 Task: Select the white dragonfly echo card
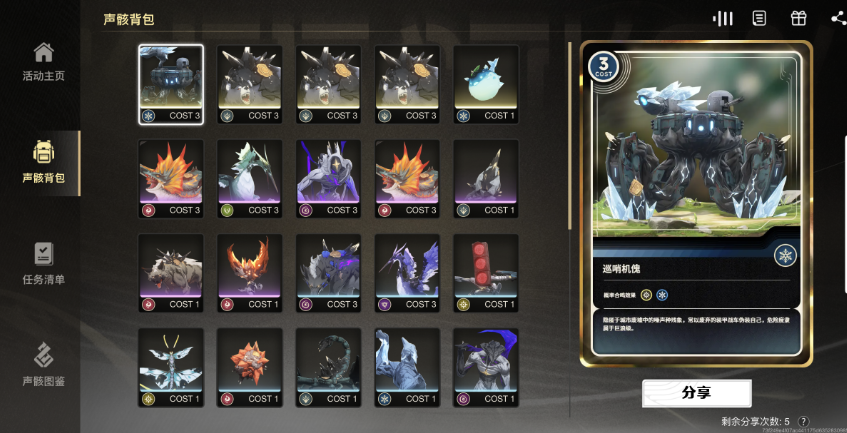click(171, 367)
